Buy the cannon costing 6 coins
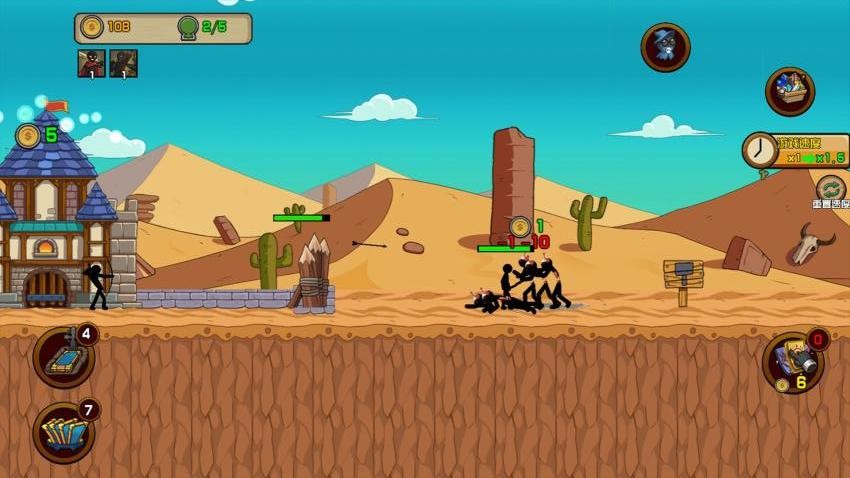850x478 pixels. click(x=794, y=362)
